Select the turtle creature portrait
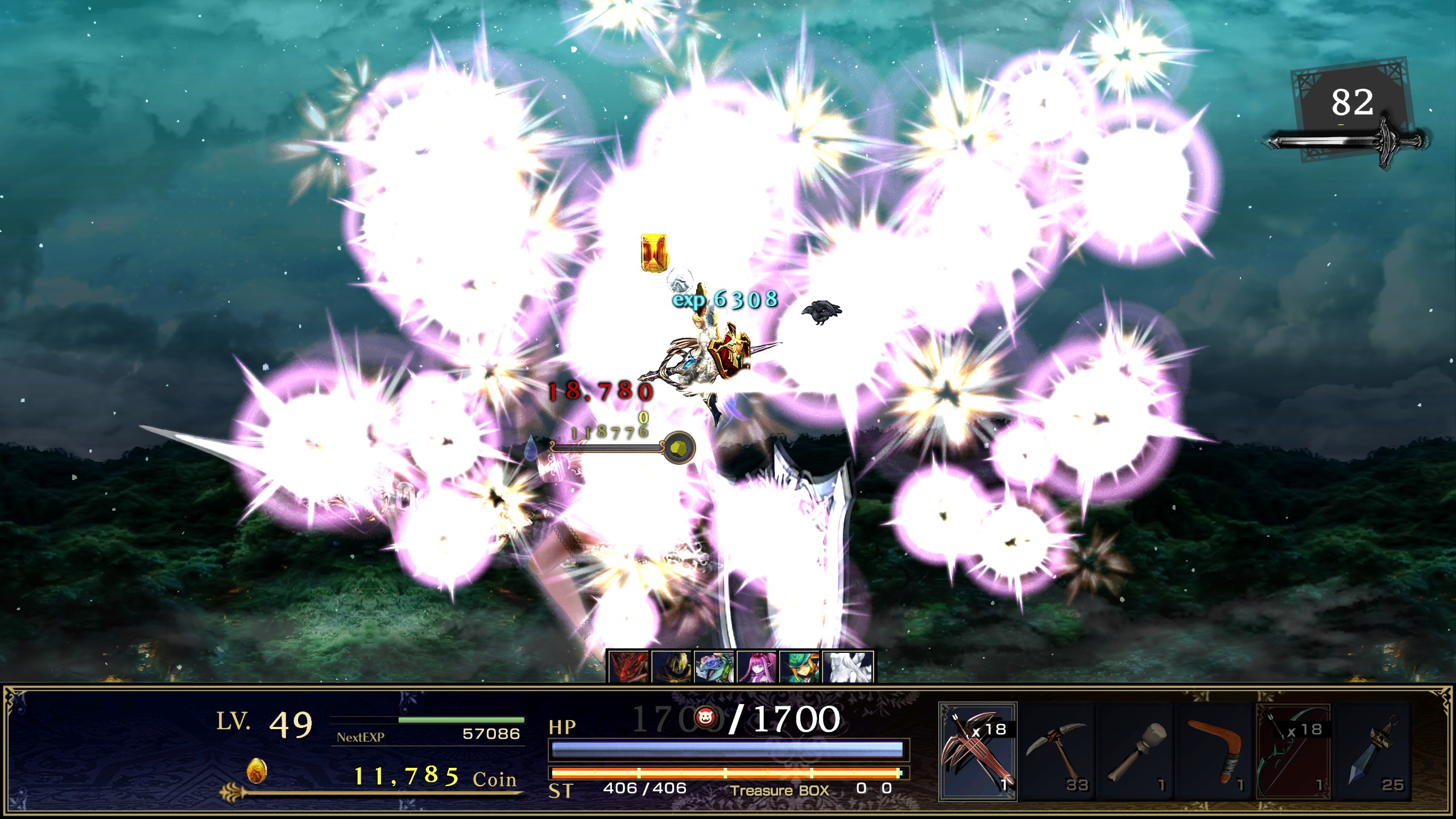The width and height of the screenshot is (1456, 819). coord(714,668)
